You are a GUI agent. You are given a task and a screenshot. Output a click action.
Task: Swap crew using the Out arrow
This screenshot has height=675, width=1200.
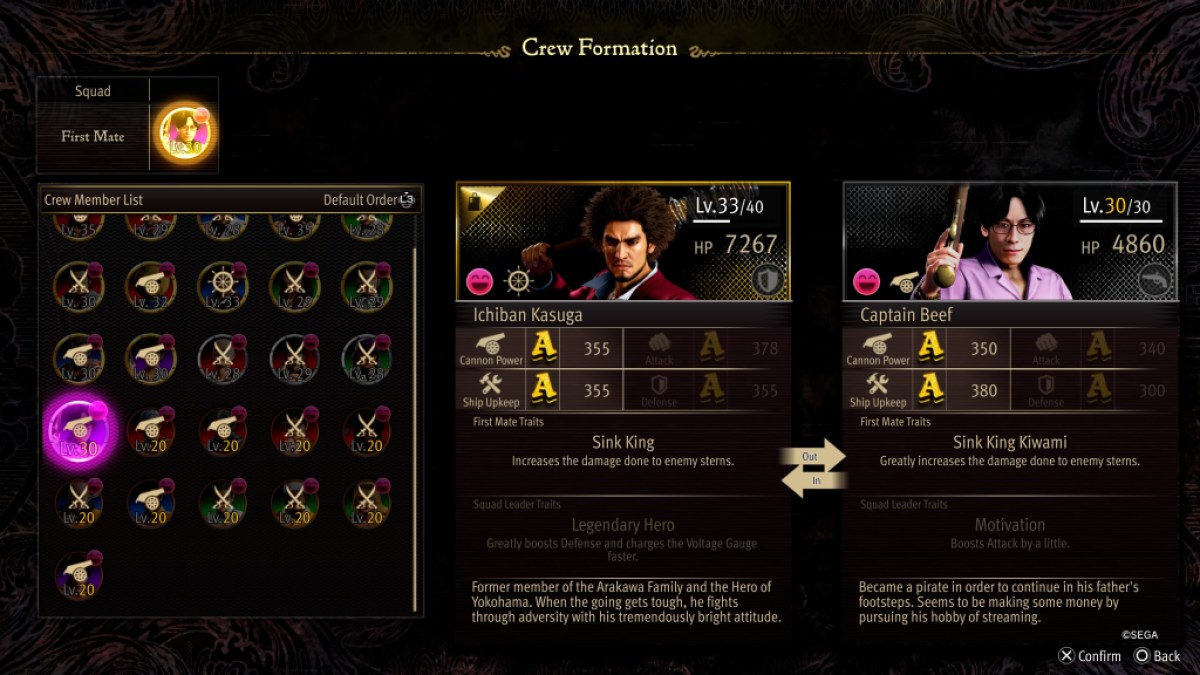click(x=813, y=456)
